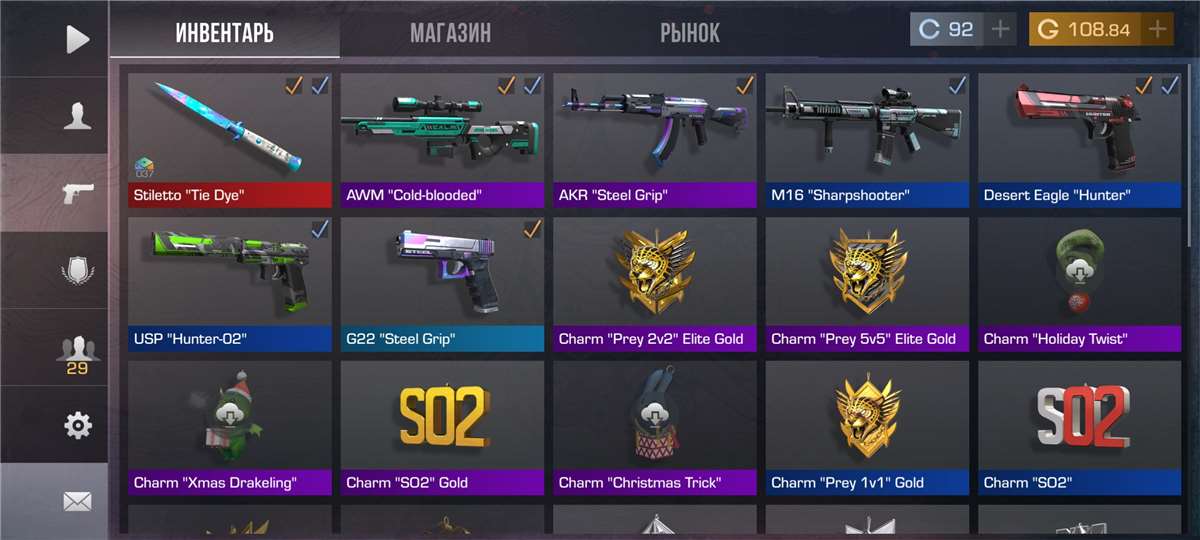Screen dimensions: 1200x540
Task: Select the Инвентарь tab
Action: (x=224, y=32)
